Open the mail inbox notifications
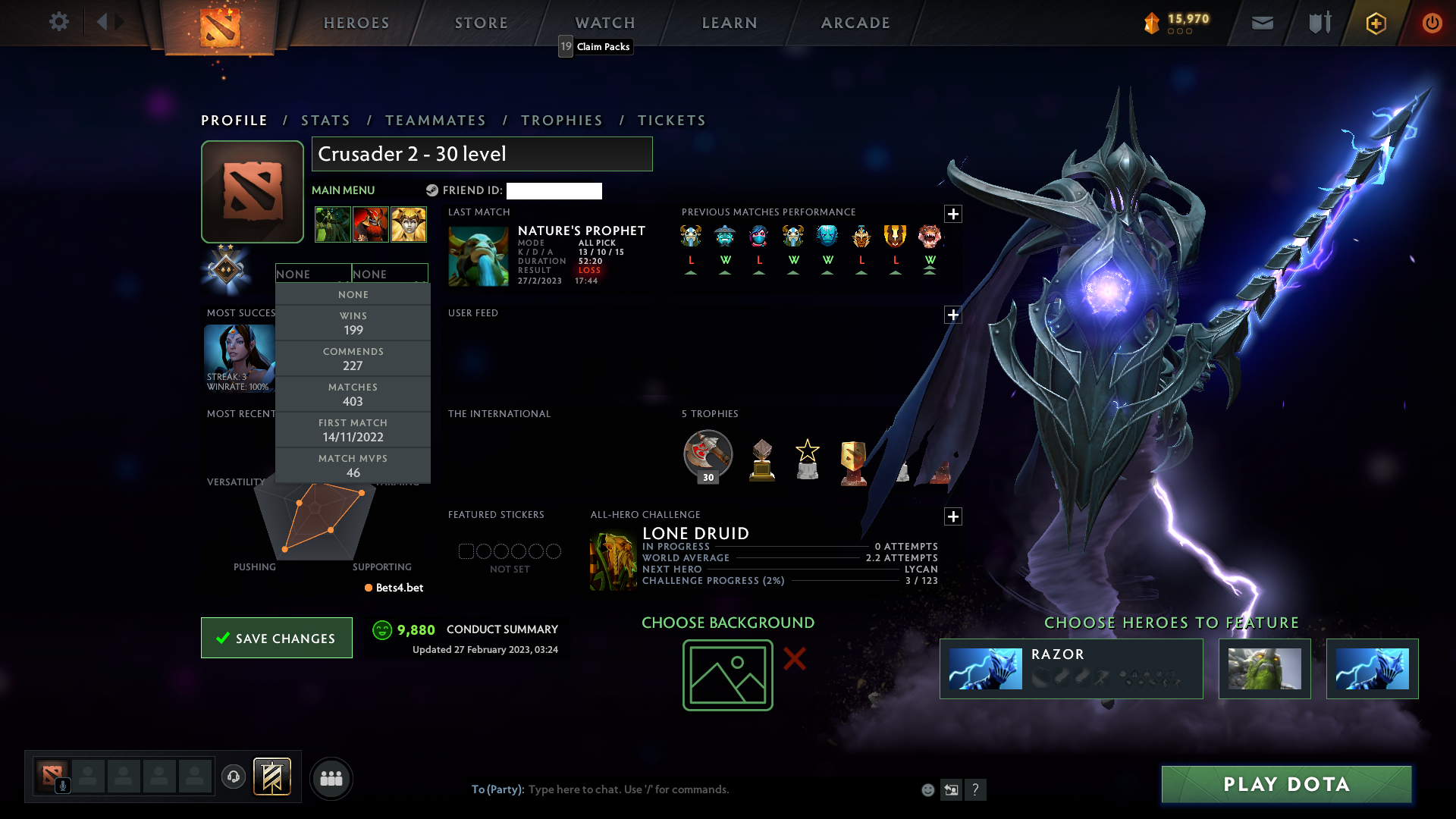Screen dimensions: 1456x819 1262,23
